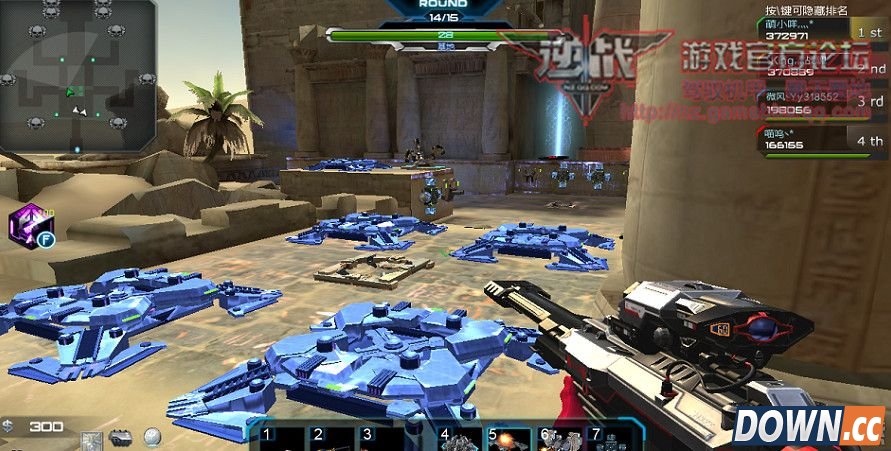The image size is (891, 451).
Task: Click the minimap in the corner
Action: [x=77, y=75]
